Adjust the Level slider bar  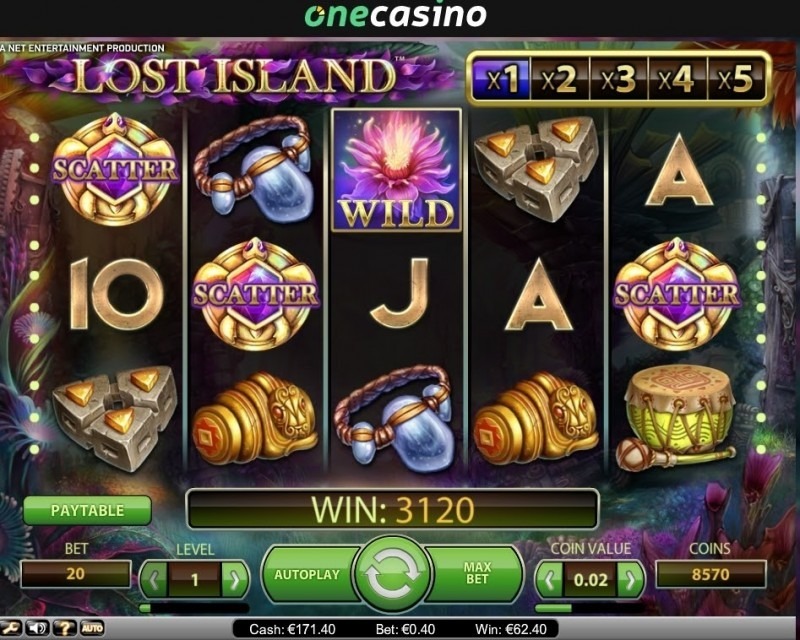(193, 607)
